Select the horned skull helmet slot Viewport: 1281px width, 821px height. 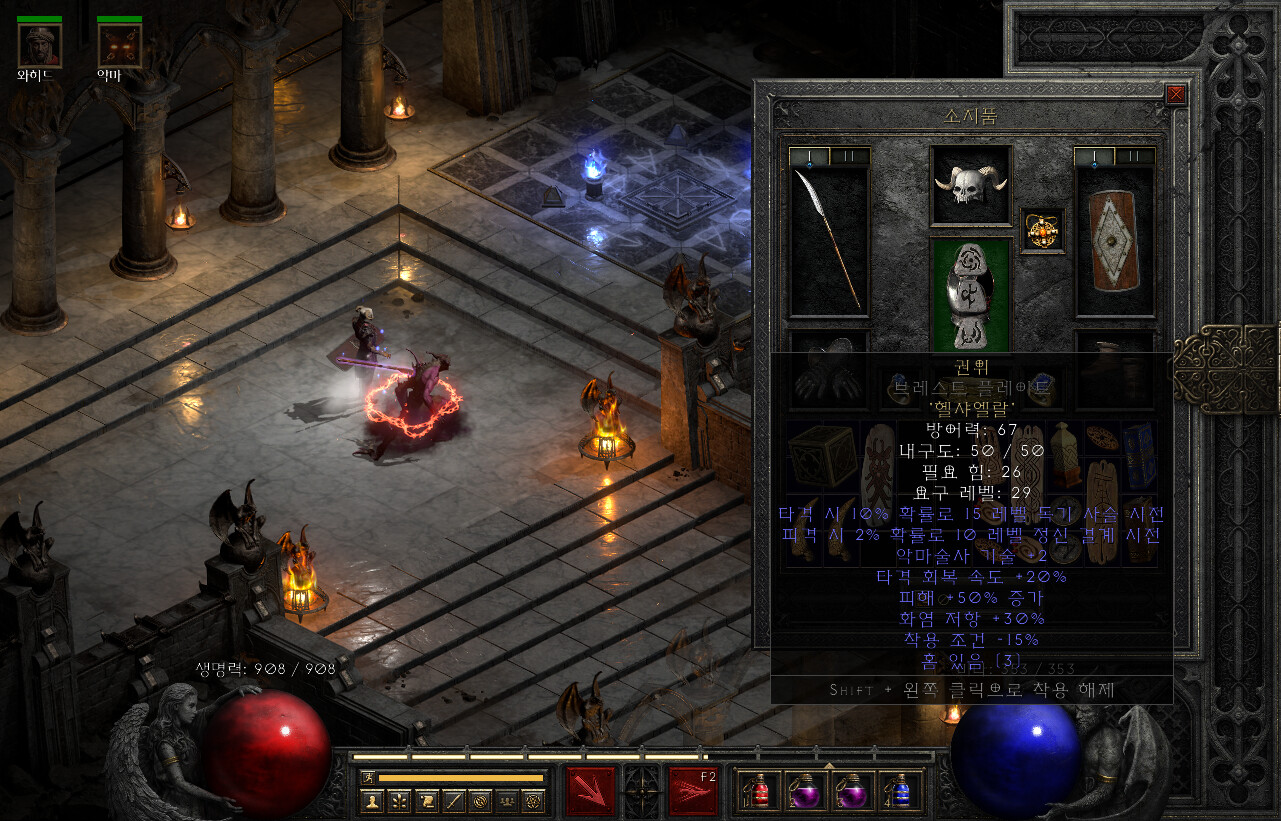970,186
